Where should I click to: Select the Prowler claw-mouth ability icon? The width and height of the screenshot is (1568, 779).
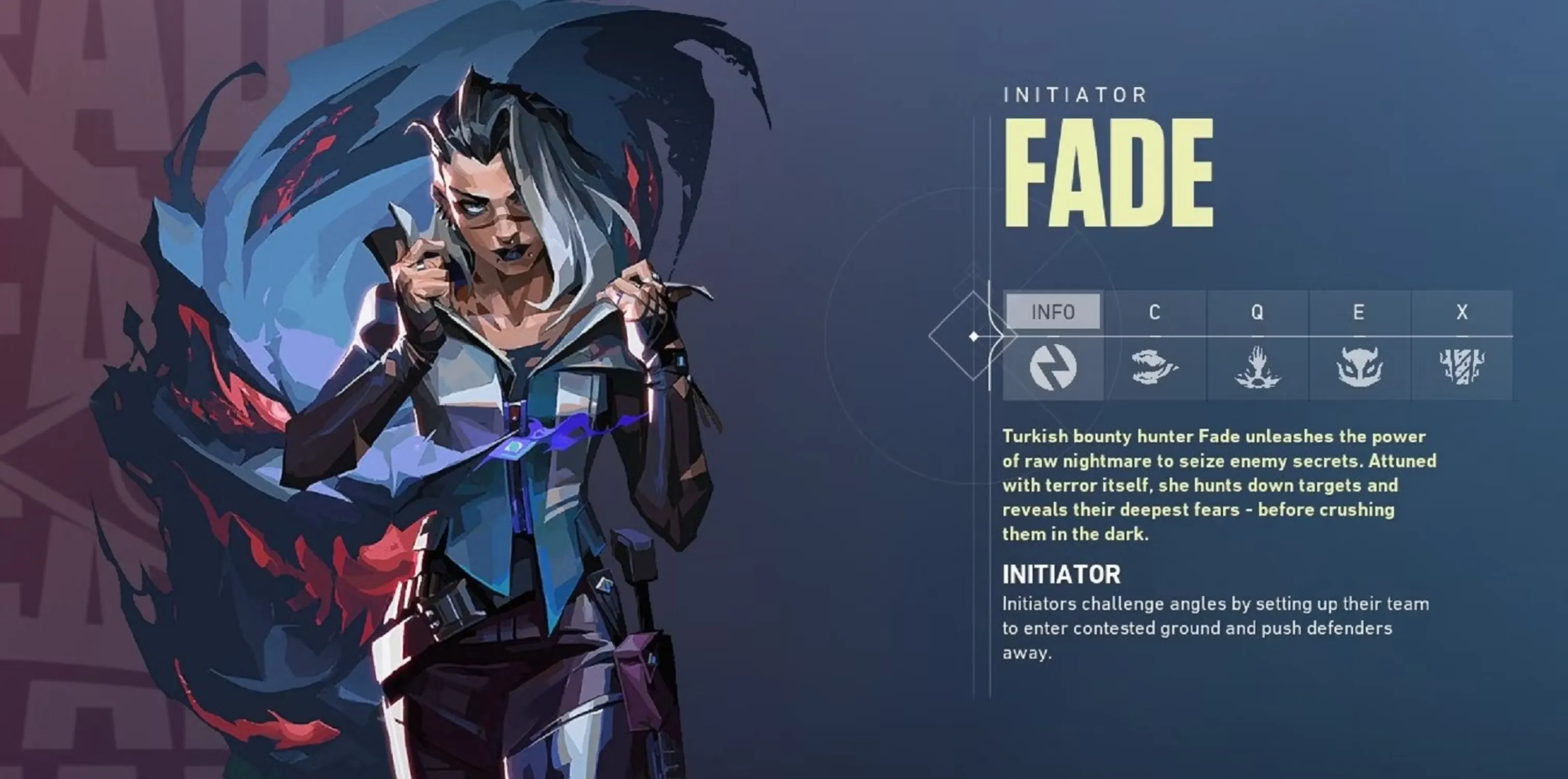[1155, 367]
